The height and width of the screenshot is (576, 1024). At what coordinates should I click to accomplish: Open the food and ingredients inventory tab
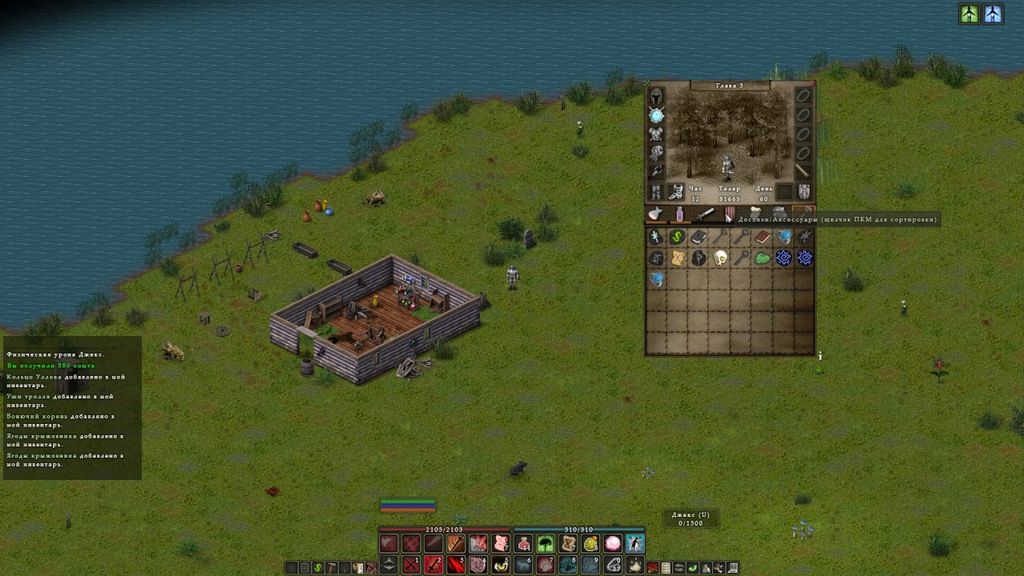click(655, 214)
